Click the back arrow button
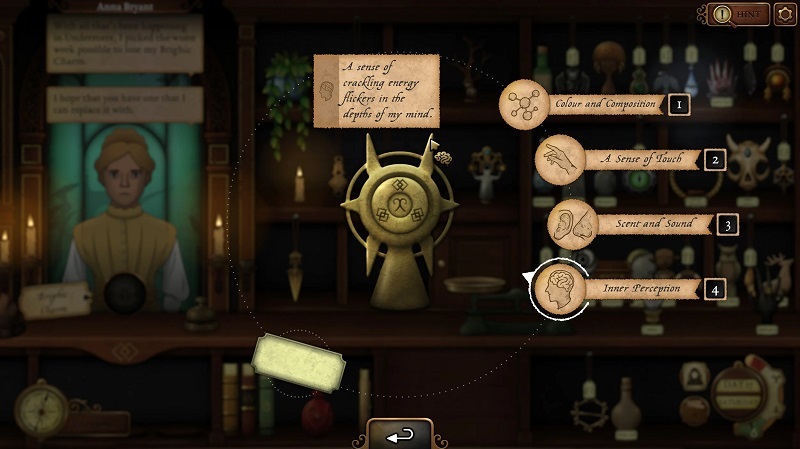The height and width of the screenshot is (449, 800). pyautogui.click(x=399, y=436)
